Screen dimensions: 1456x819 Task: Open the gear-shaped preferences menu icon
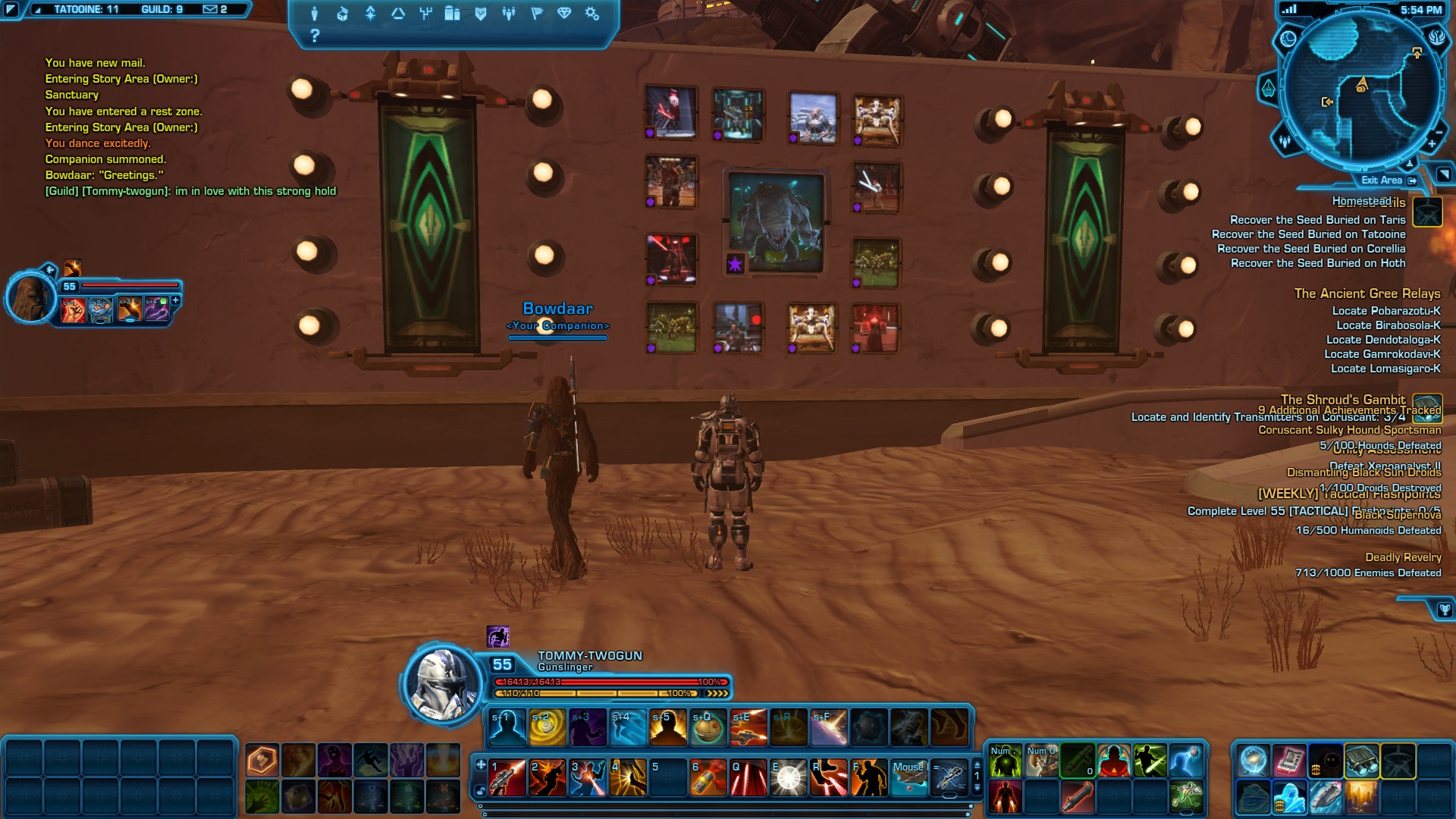[x=592, y=14]
